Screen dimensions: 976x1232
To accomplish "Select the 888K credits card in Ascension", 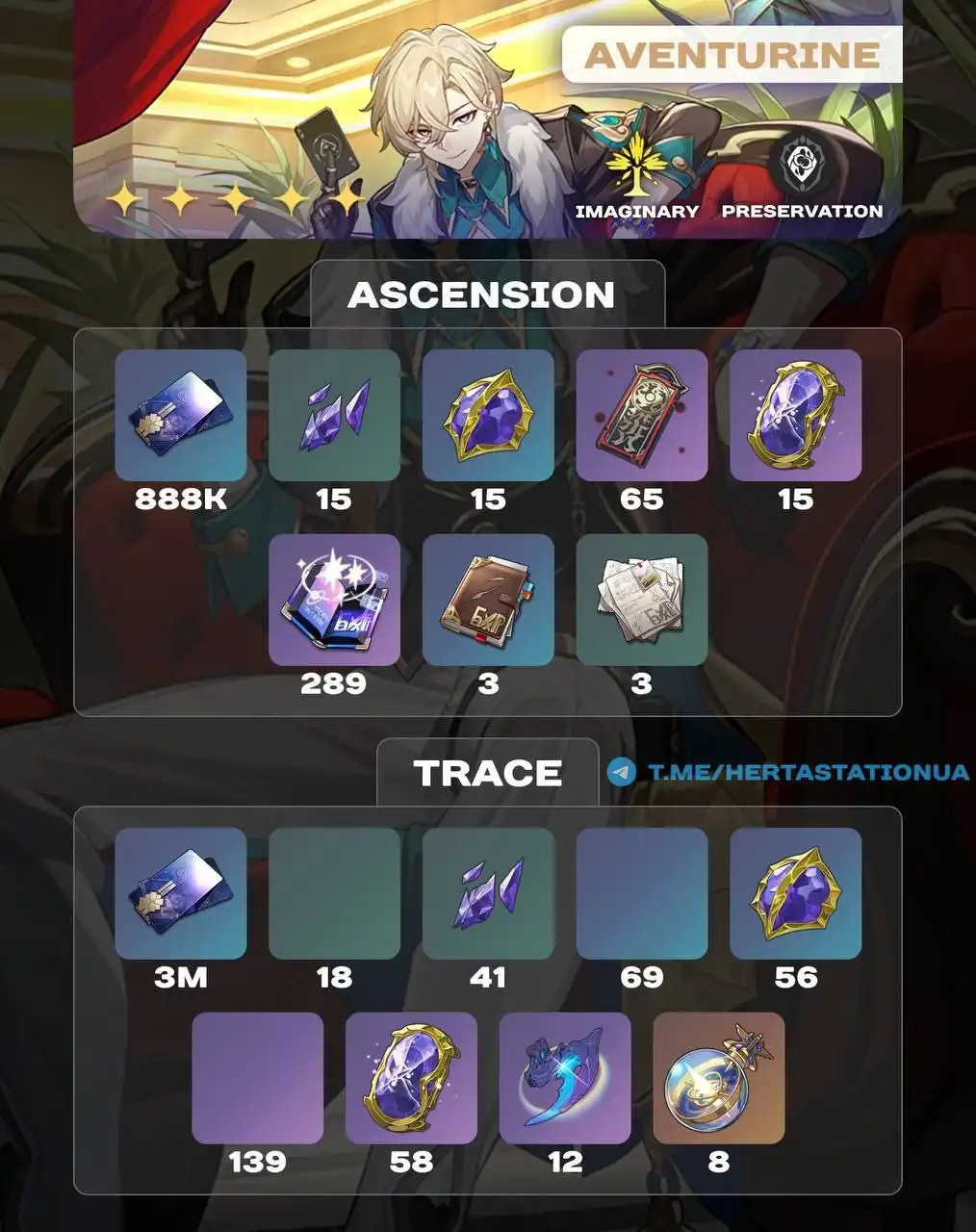I will (180, 415).
